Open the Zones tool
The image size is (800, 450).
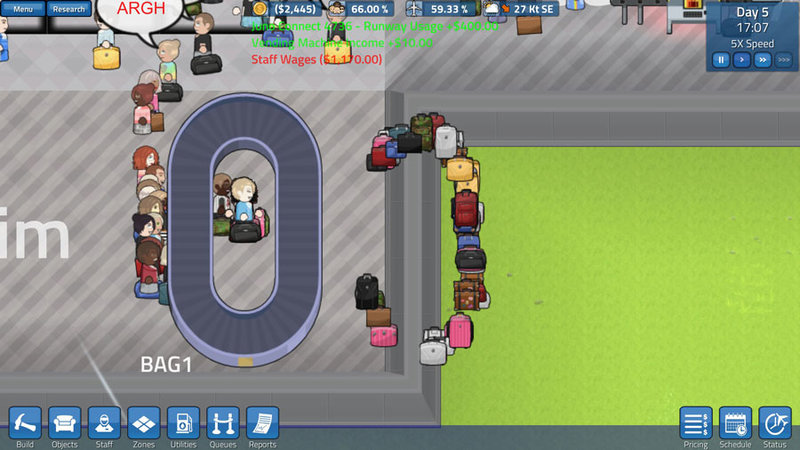coord(143,423)
